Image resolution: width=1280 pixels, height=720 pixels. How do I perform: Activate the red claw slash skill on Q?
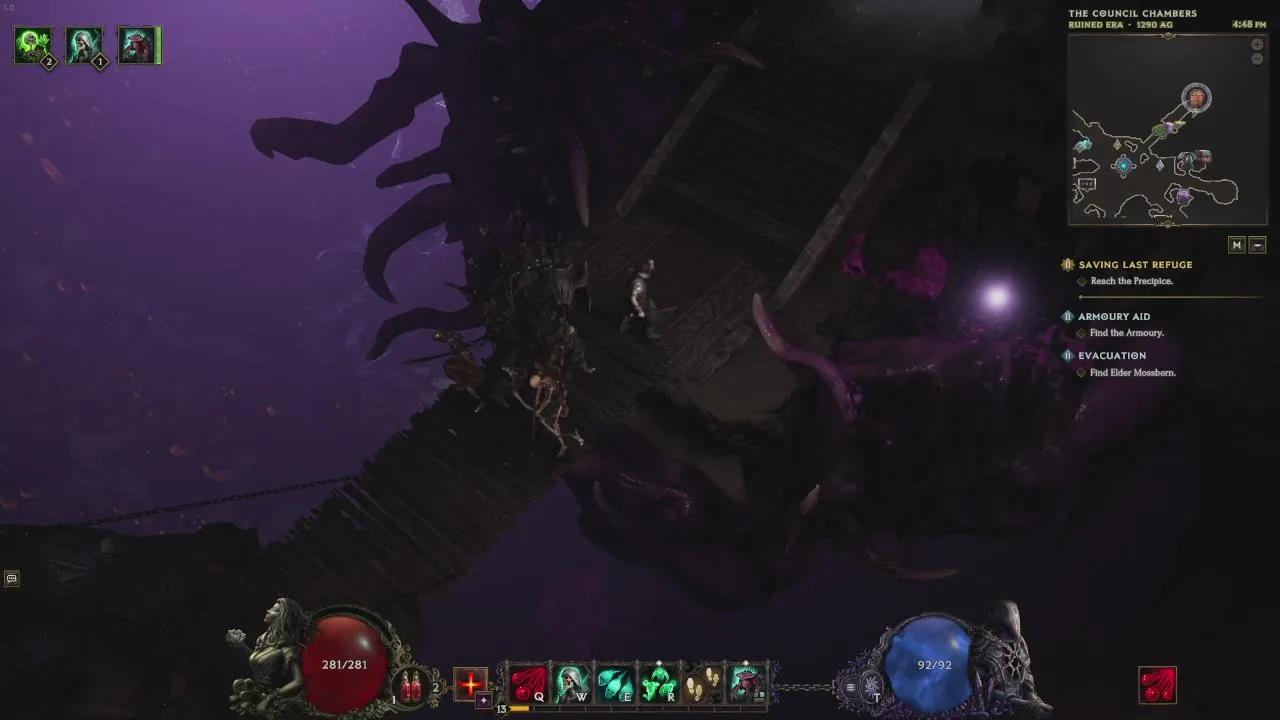pyautogui.click(x=528, y=684)
